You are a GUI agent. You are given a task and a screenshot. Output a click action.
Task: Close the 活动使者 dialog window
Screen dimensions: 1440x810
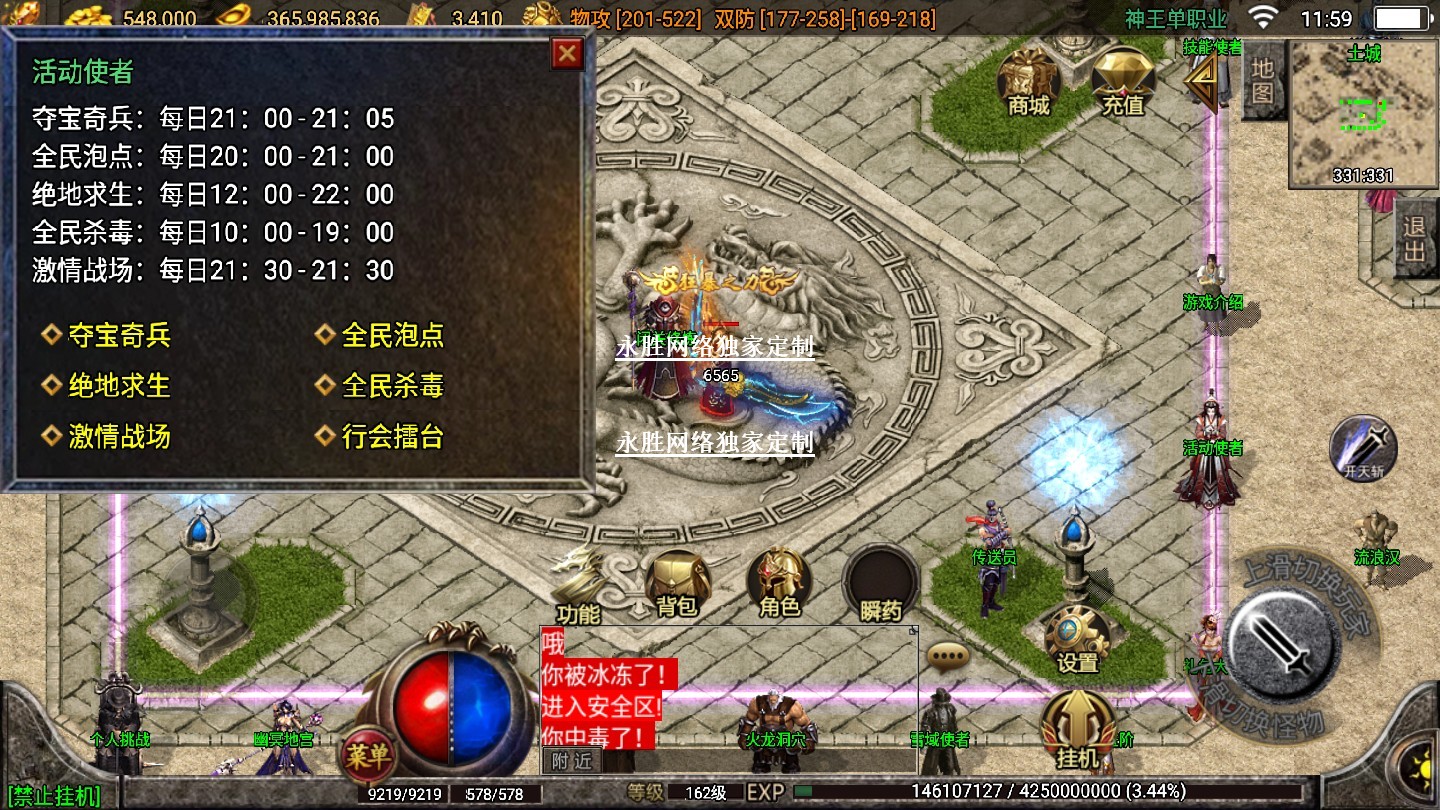tap(567, 53)
